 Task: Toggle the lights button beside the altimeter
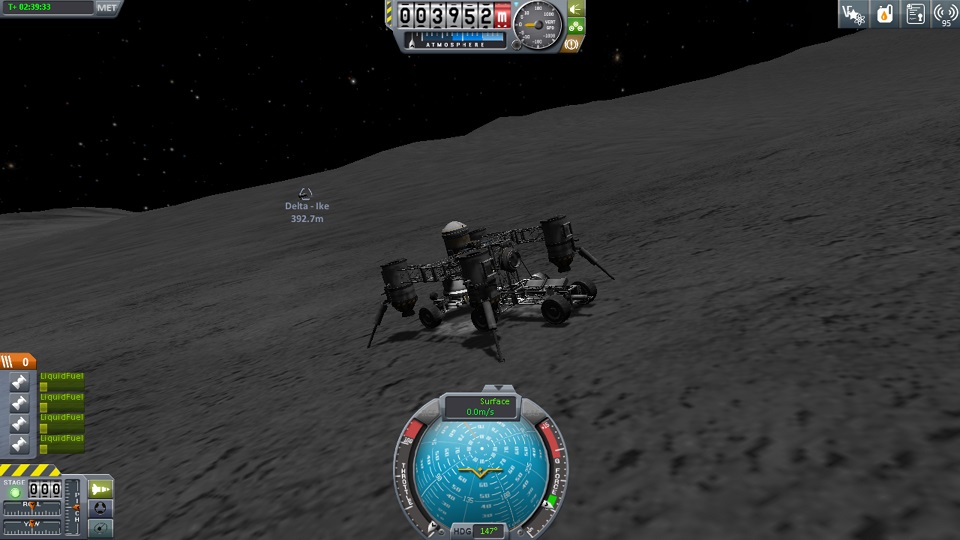click(x=576, y=9)
